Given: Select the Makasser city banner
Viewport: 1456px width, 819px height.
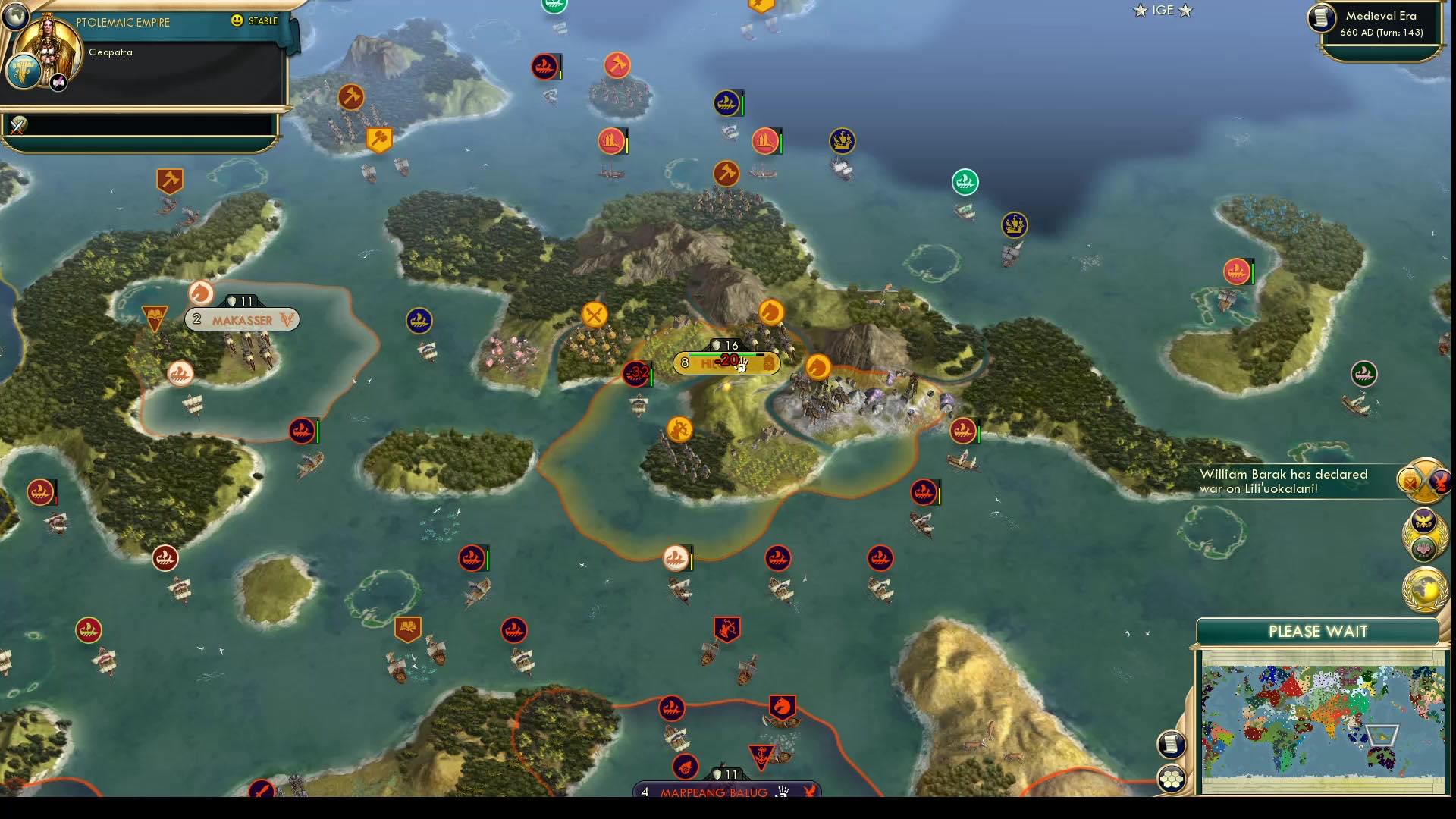Looking at the screenshot, I should point(242,319).
